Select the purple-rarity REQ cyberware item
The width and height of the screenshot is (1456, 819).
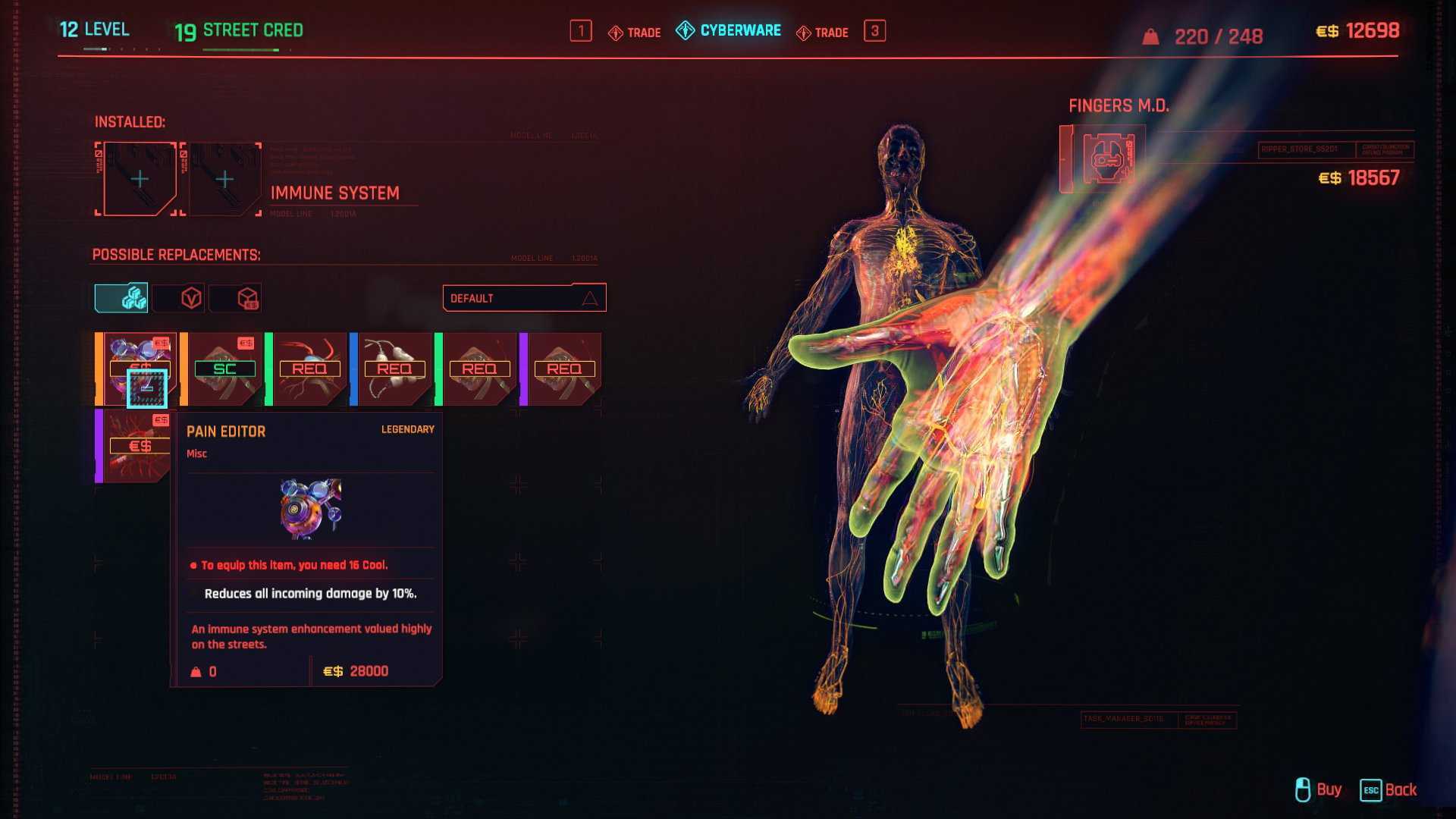(564, 369)
